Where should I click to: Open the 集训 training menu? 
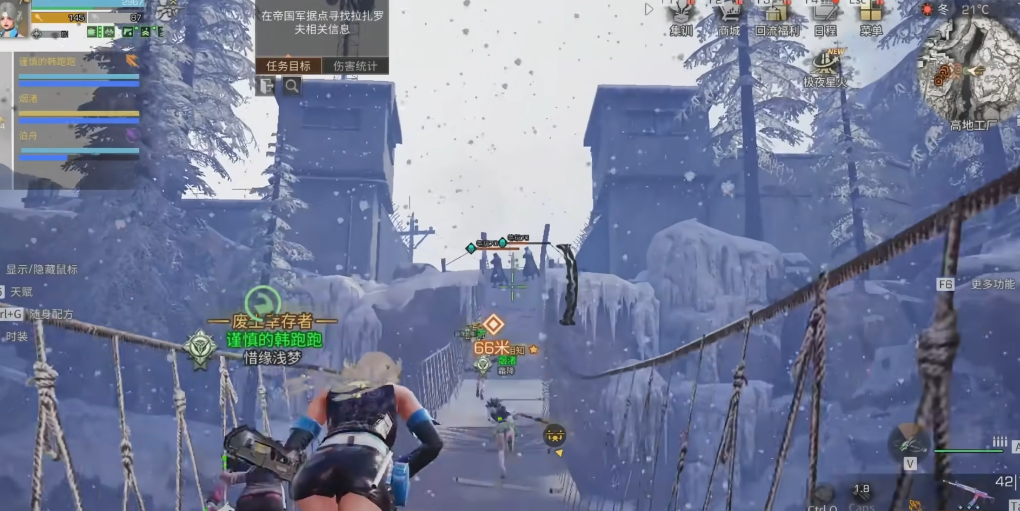(x=681, y=17)
